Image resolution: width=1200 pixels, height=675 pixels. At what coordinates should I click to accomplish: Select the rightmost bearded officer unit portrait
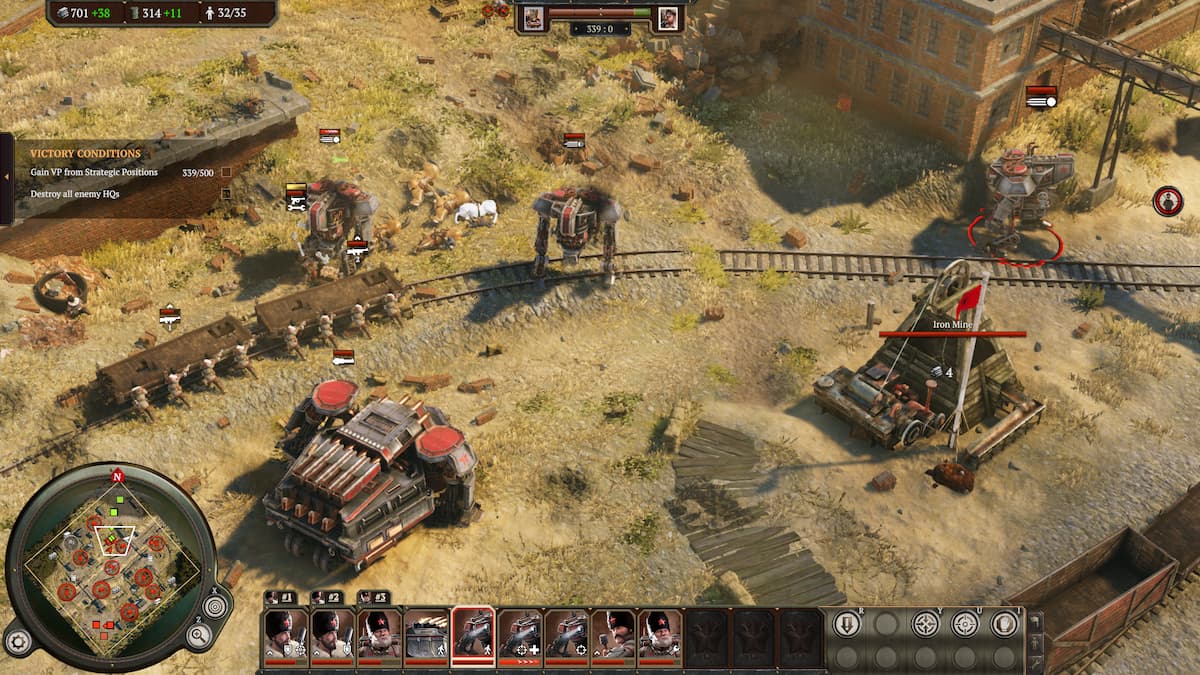click(x=660, y=636)
